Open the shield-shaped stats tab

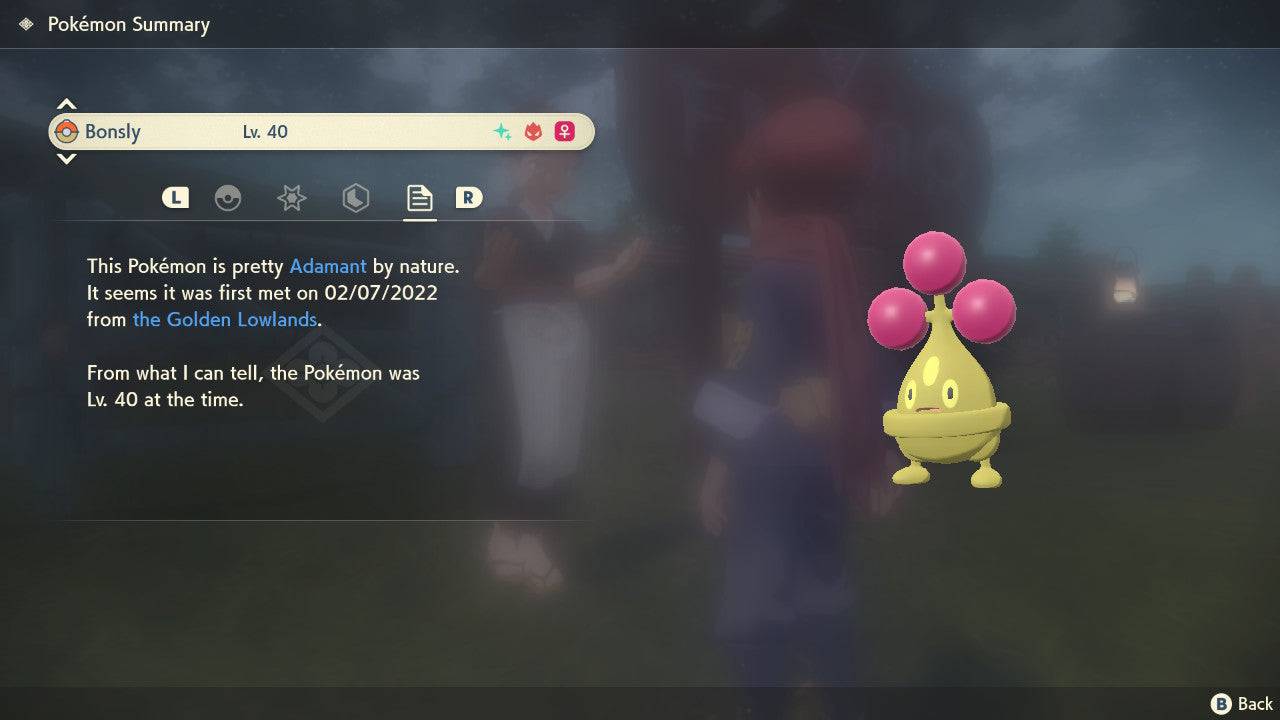(x=355, y=198)
